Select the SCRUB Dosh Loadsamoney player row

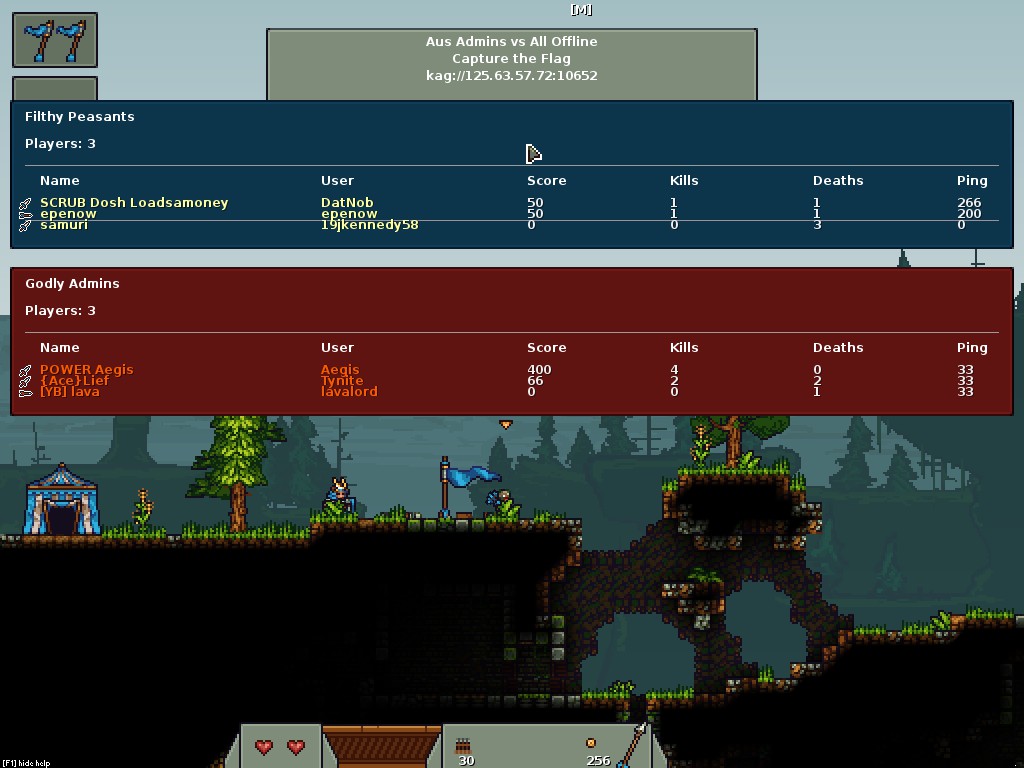(x=134, y=203)
